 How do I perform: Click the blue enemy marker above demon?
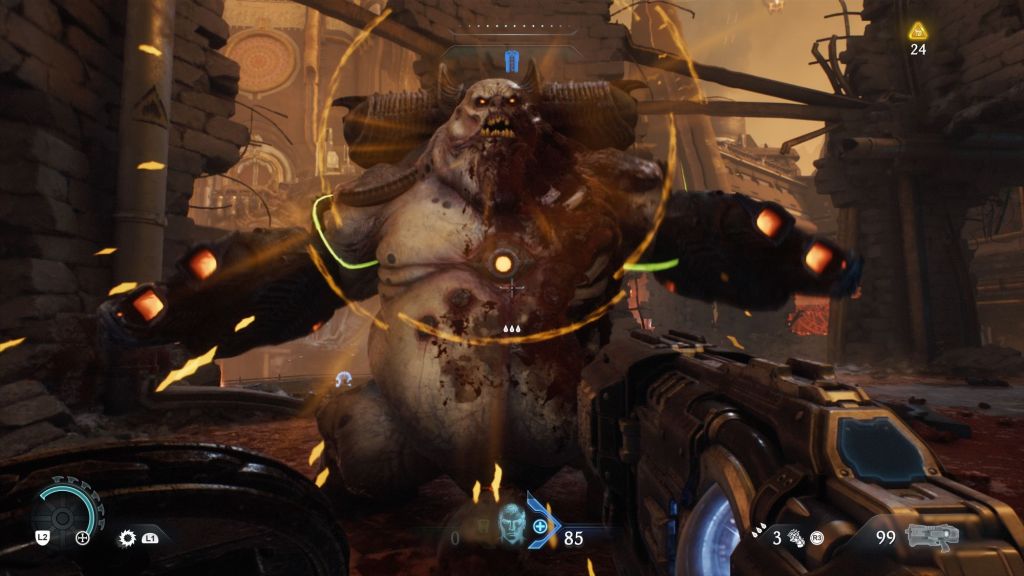[x=512, y=61]
